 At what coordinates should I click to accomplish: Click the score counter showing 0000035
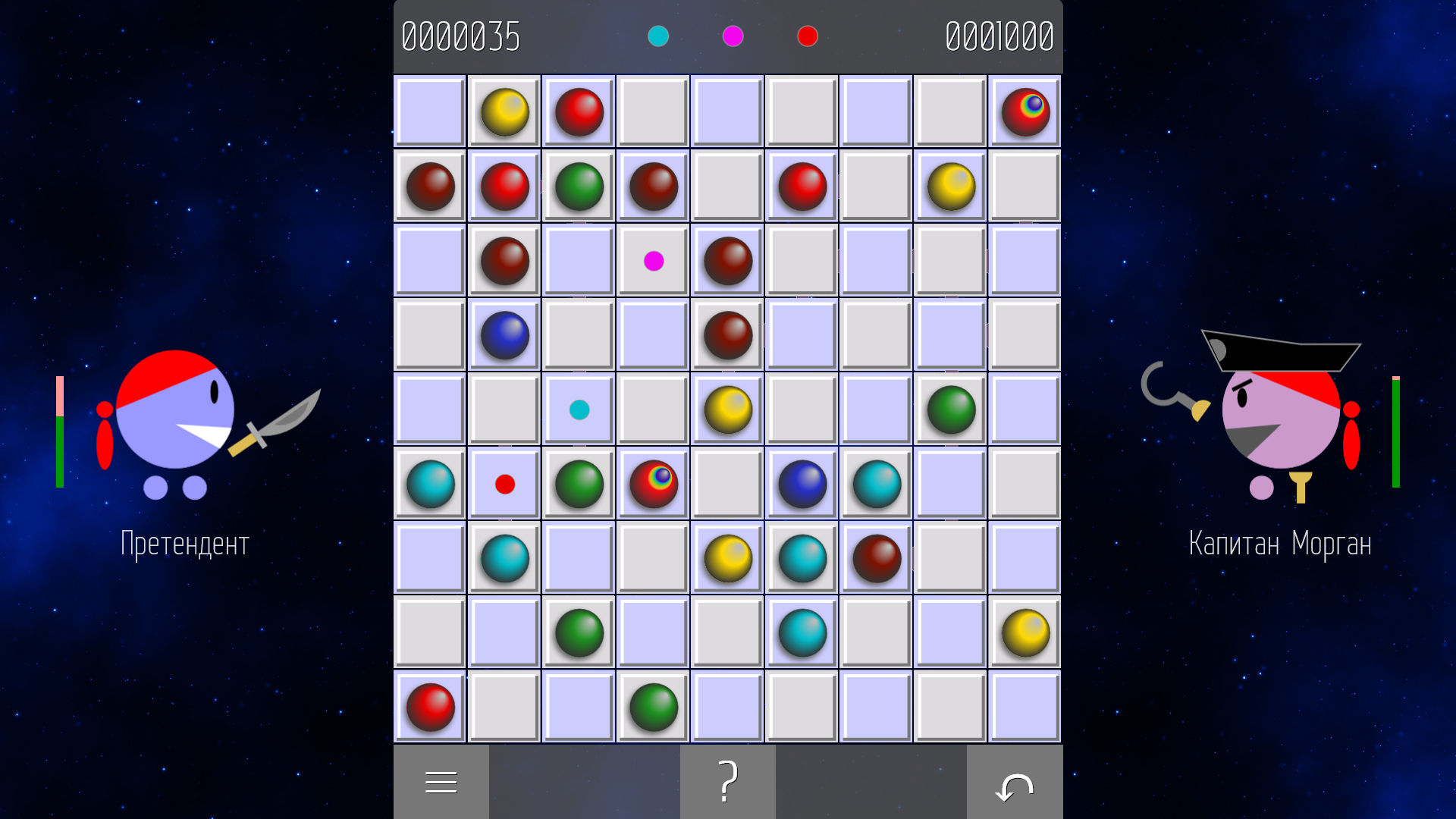461,36
